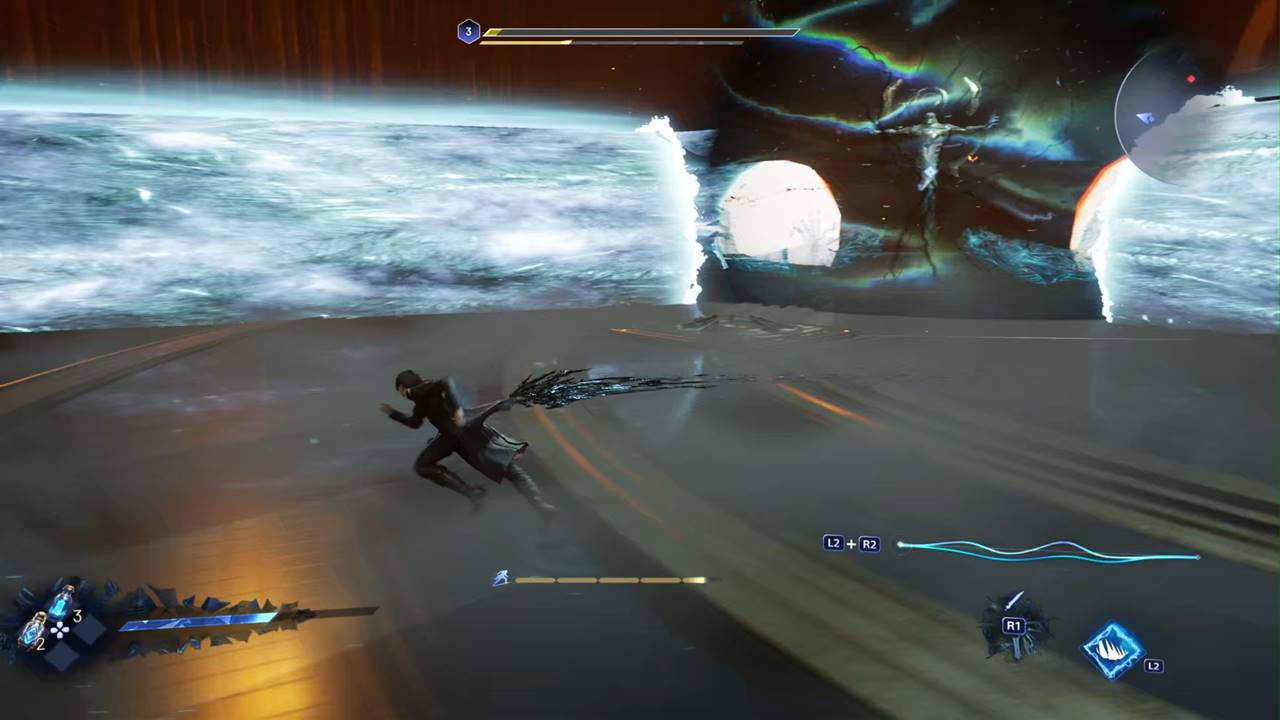
Task: Use the upper blue potion with 3 left
Action: point(61,601)
